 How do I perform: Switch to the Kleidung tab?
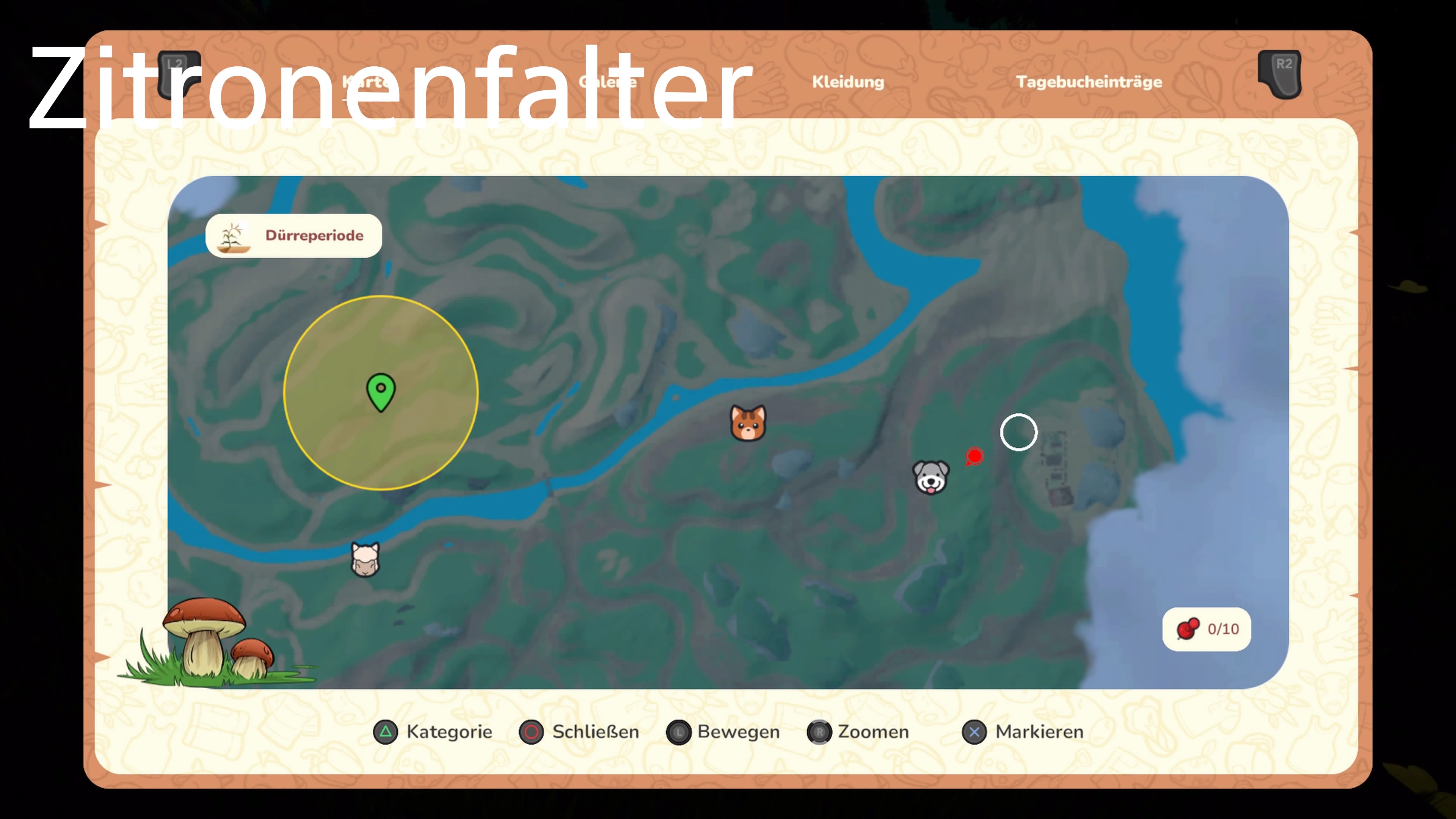pos(848,82)
